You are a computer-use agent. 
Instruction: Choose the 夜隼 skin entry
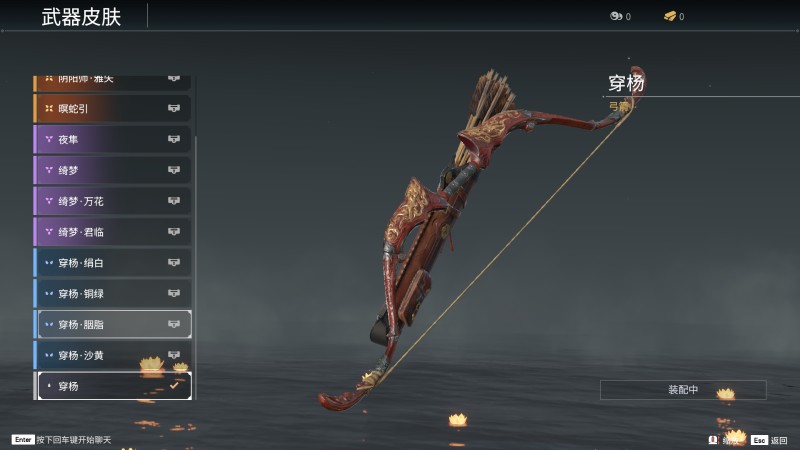coord(112,139)
